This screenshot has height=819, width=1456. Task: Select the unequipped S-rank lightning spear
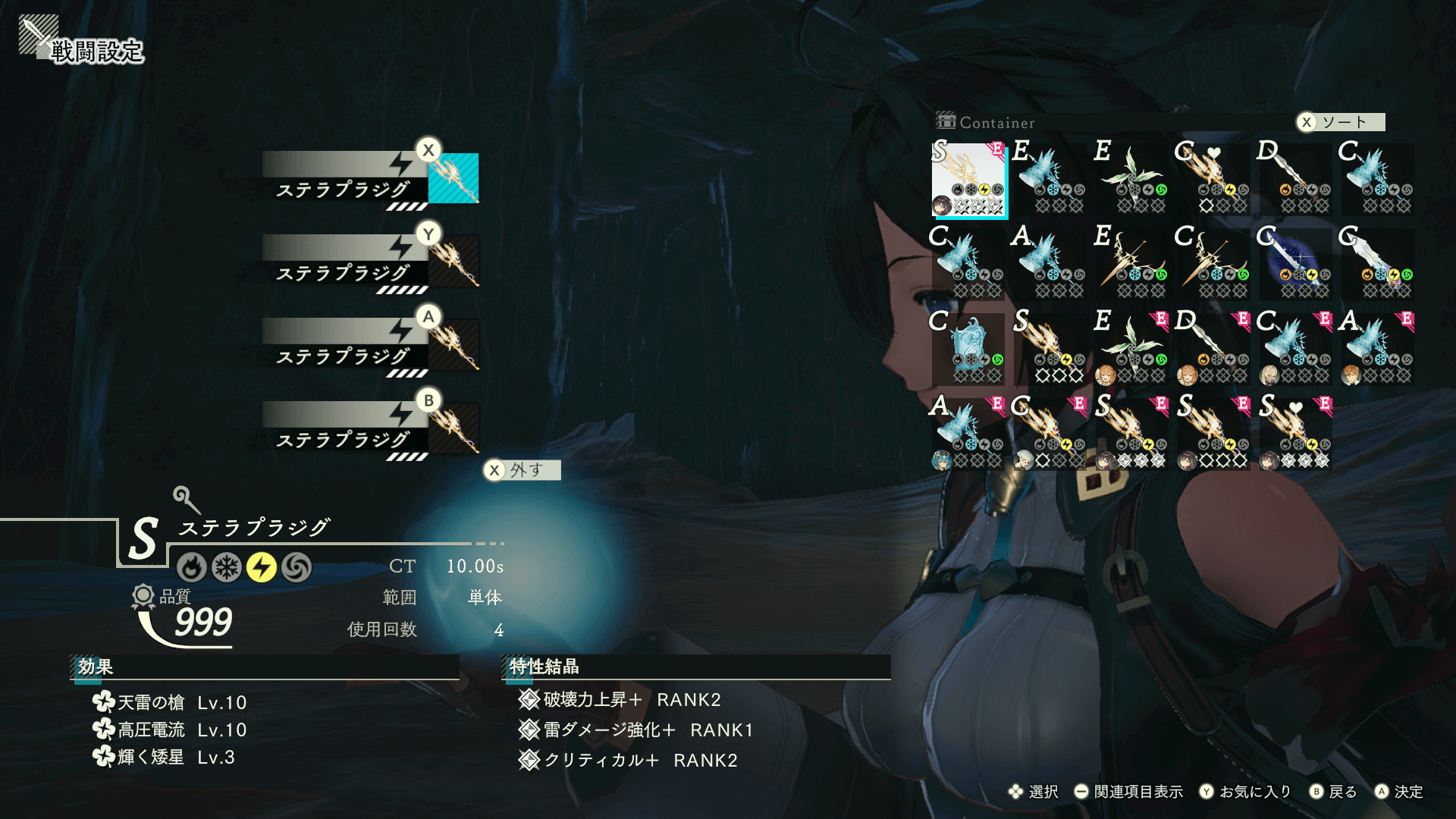point(1050,349)
